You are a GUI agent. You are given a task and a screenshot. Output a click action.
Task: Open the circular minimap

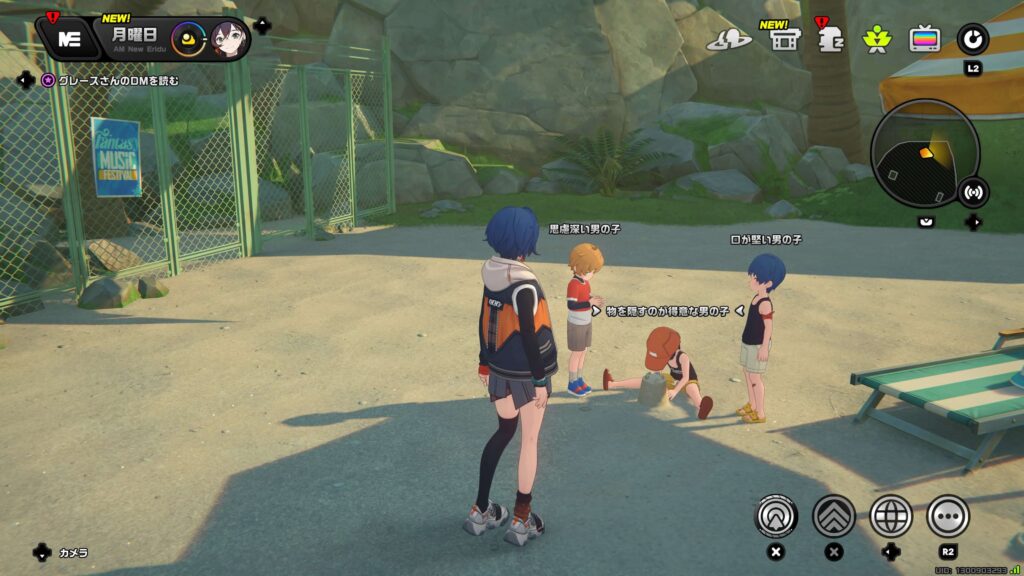coord(924,152)
